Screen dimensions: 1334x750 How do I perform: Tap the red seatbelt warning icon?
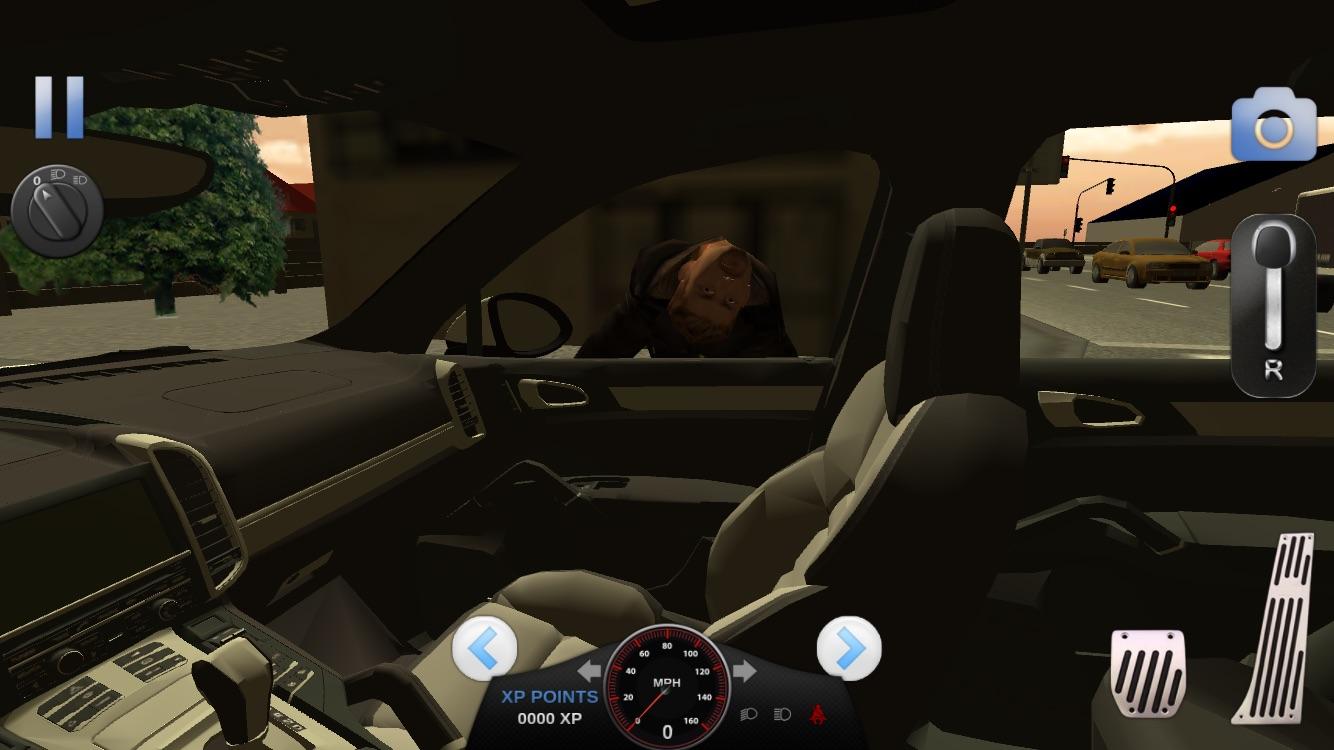(x=818, y=714)
